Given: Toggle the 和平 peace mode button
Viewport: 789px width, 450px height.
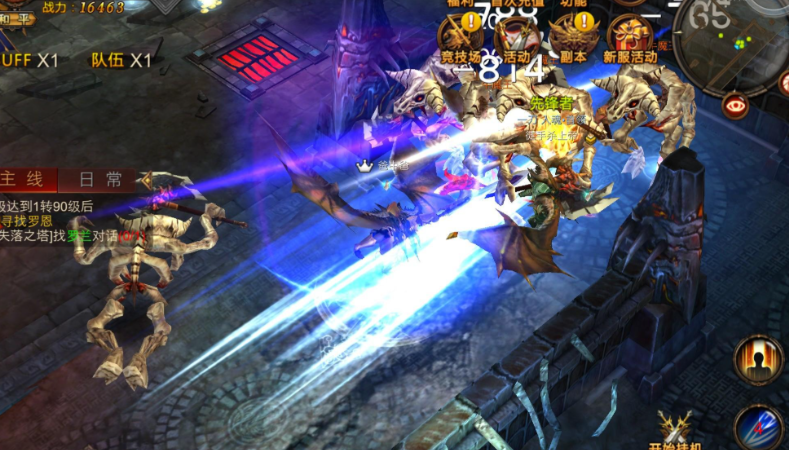Looking at the screenshot, I should click(x=16, y=18).
